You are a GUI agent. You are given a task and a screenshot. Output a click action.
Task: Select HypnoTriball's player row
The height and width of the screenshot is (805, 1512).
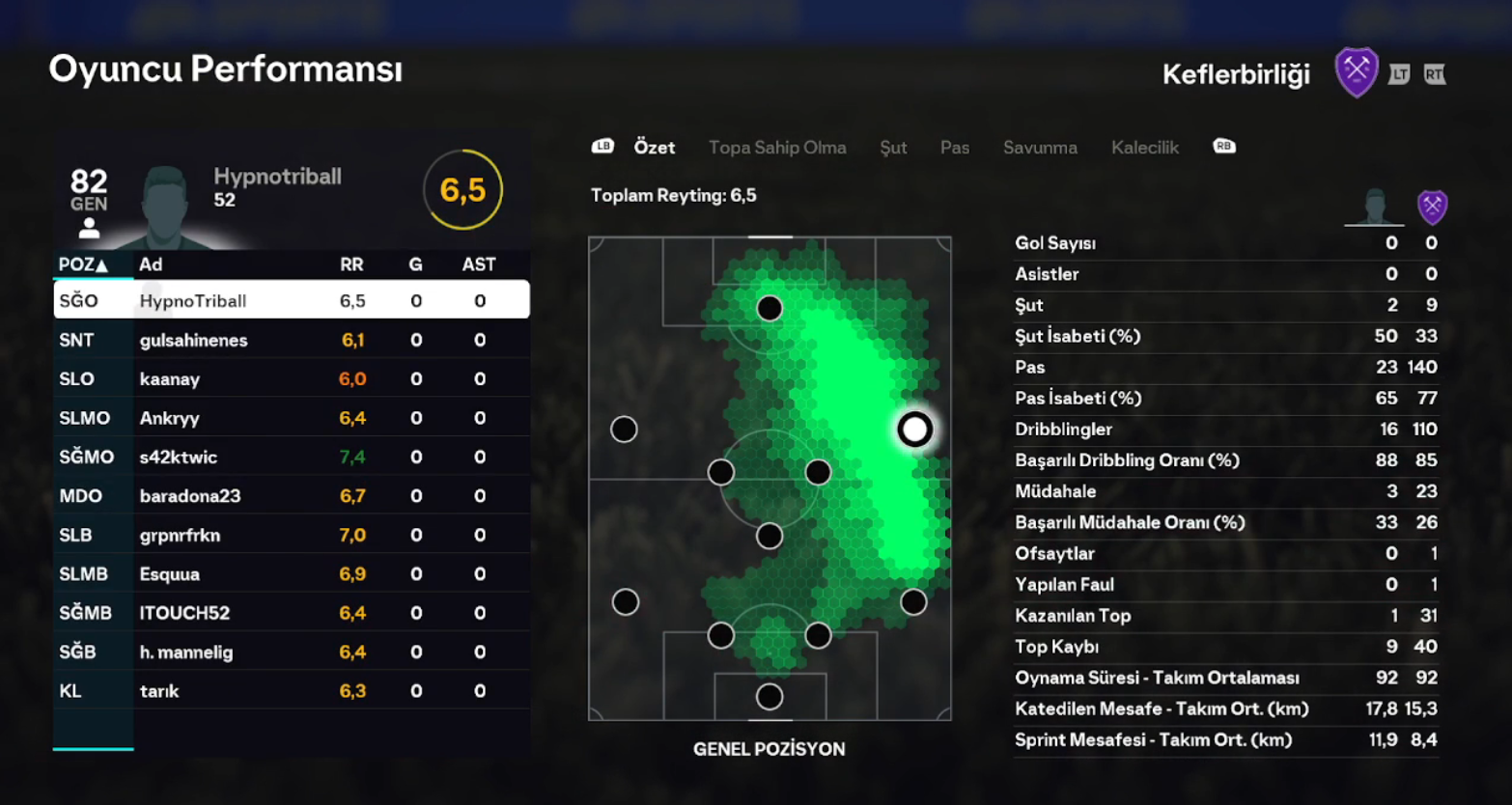coord(291,300)
